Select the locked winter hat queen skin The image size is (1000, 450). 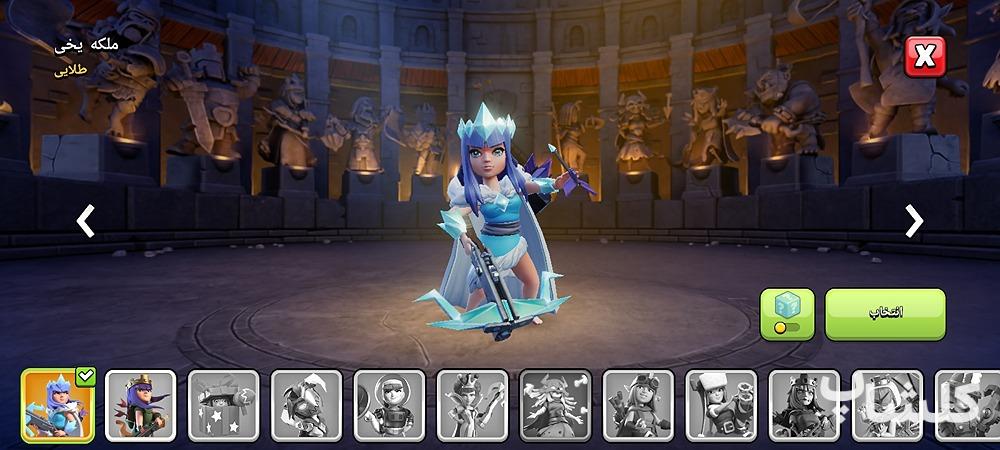point(721,405)
